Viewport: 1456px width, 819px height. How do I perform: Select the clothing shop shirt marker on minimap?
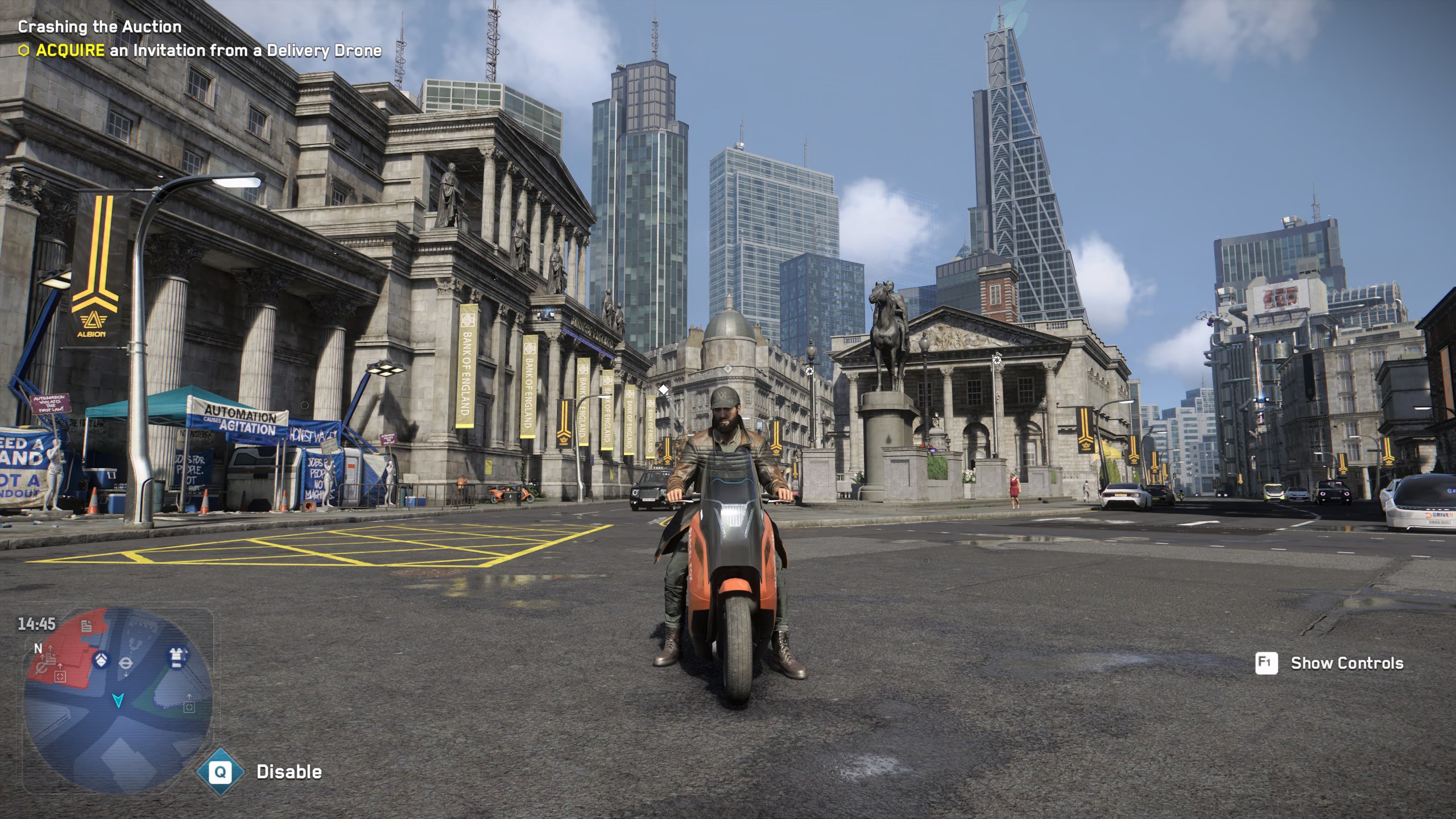coord(176,656)
